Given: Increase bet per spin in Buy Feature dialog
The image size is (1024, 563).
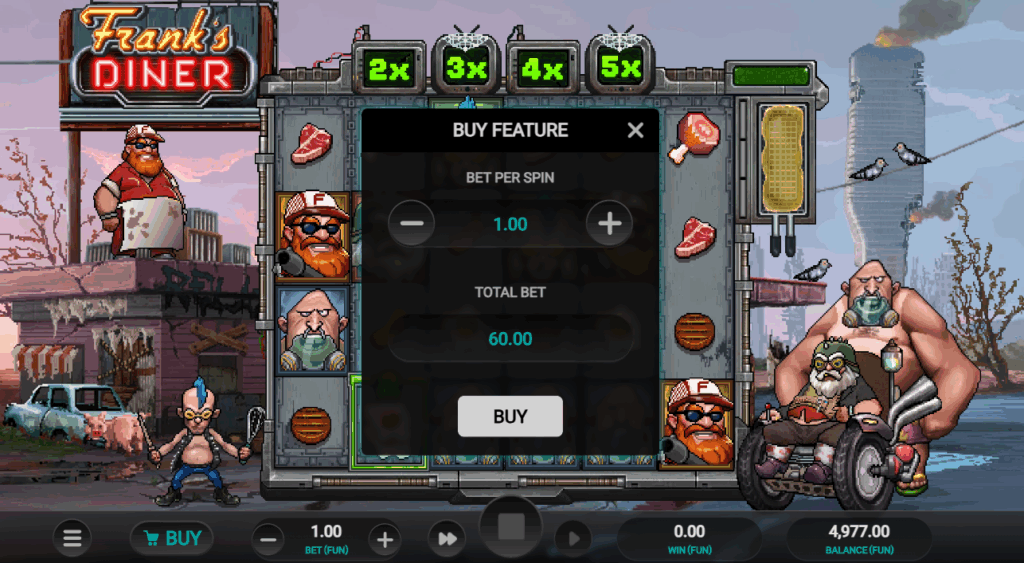Looking at the screenshot, I should coord(609,224).
